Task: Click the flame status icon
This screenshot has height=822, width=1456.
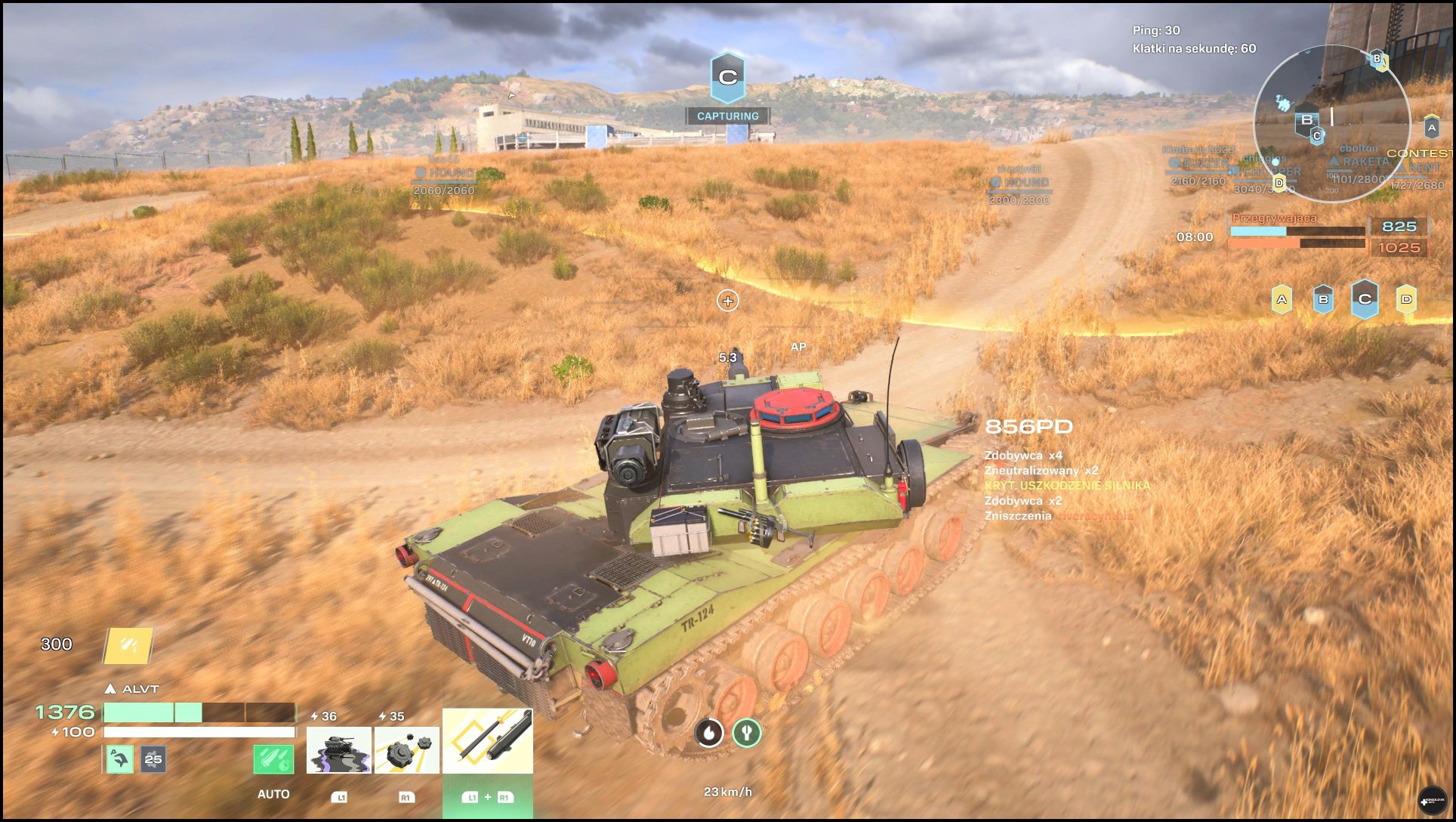Action: coord(709,732)
